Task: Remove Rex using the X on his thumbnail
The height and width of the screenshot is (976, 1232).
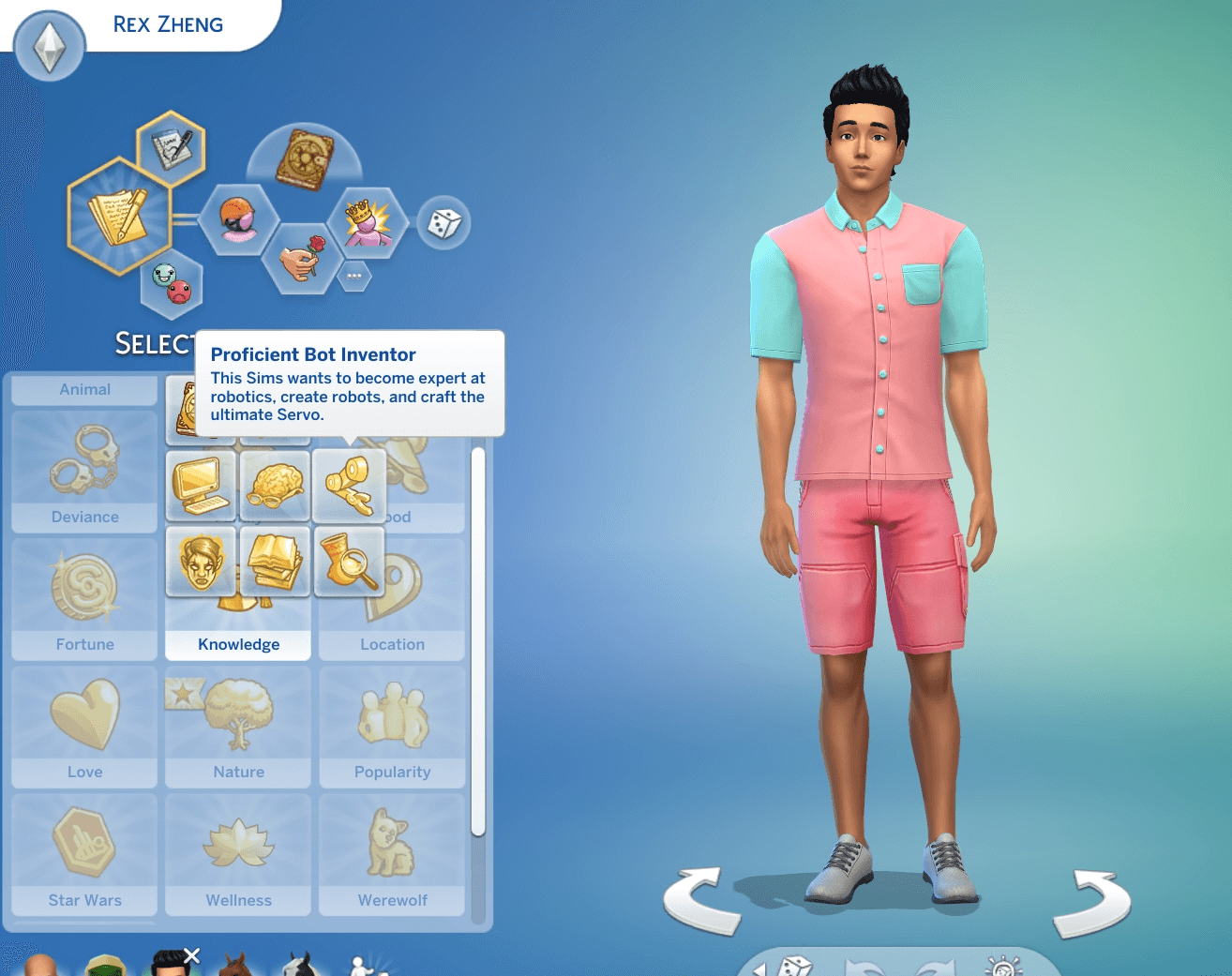Action: click(192, 955)
